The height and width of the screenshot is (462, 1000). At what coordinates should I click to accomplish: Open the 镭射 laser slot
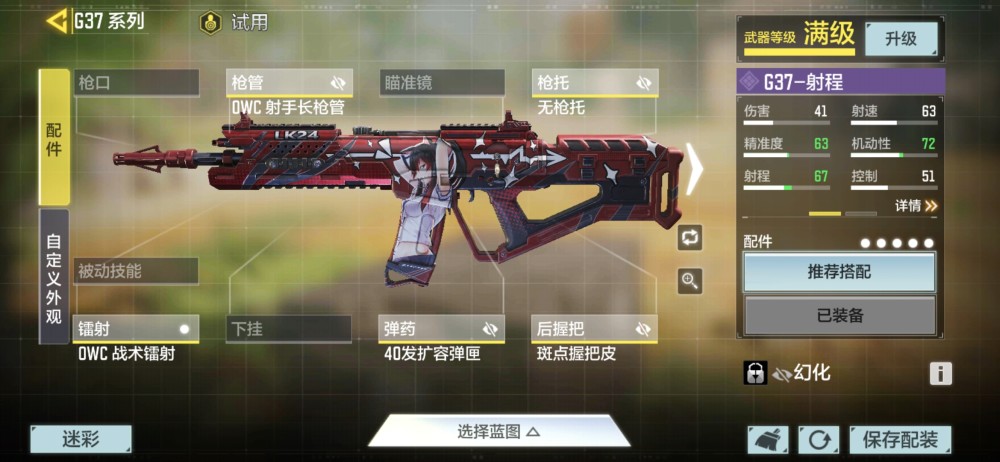(136, 329)
